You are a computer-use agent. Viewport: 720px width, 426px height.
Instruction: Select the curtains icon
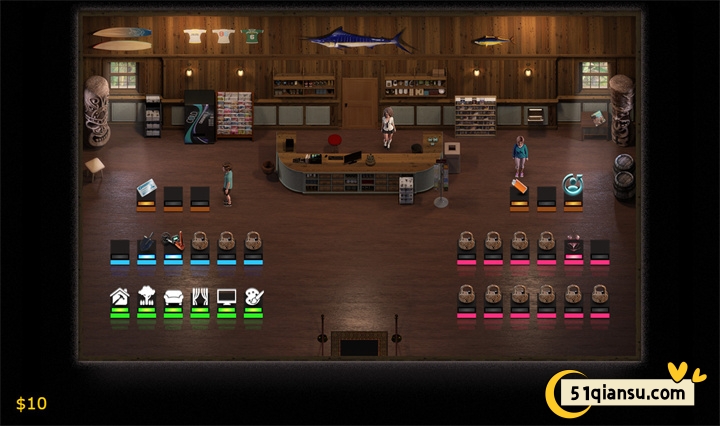click(x=200, y=297)
